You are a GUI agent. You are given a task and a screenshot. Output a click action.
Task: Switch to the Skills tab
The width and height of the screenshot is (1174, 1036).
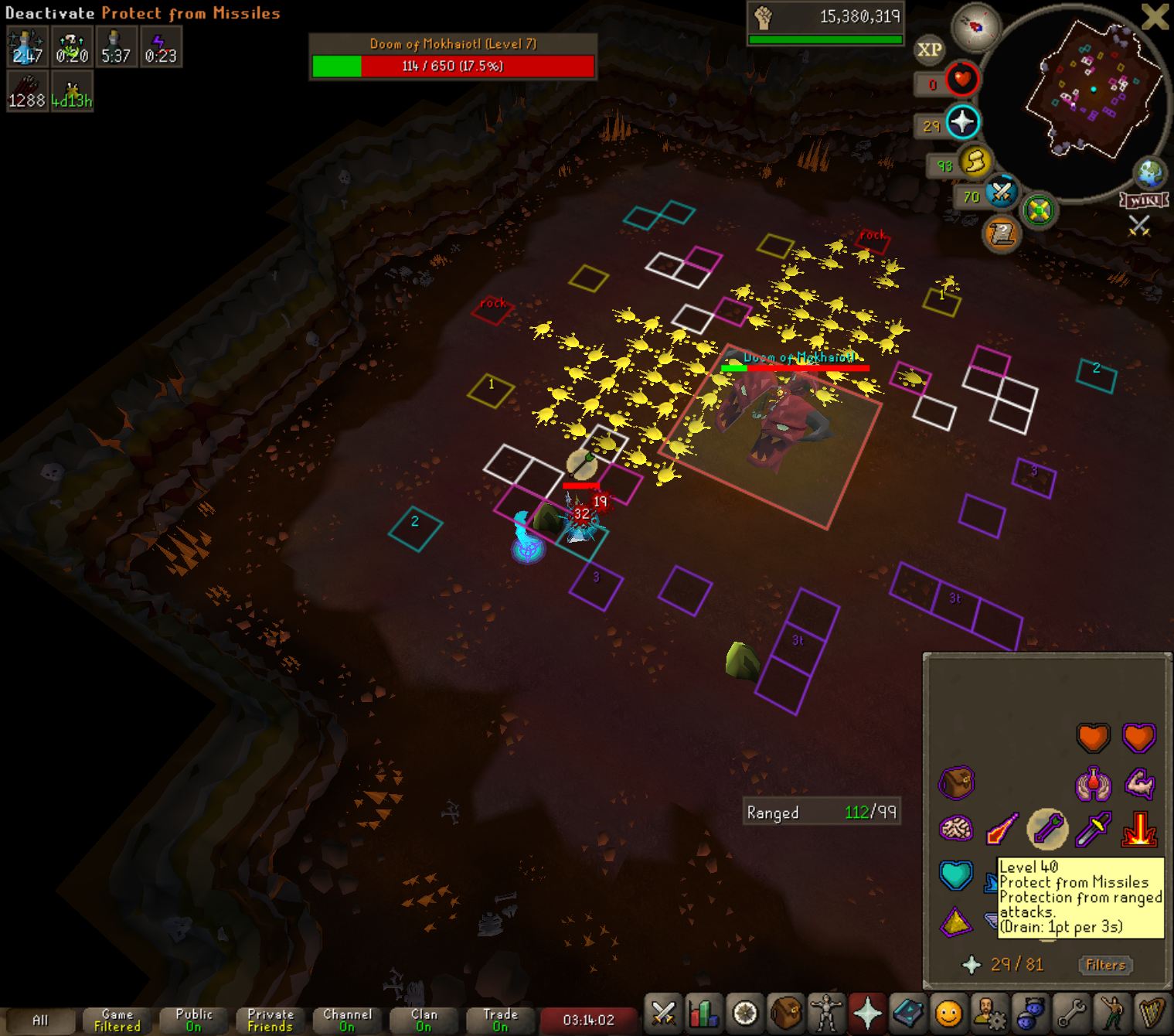704,1013
